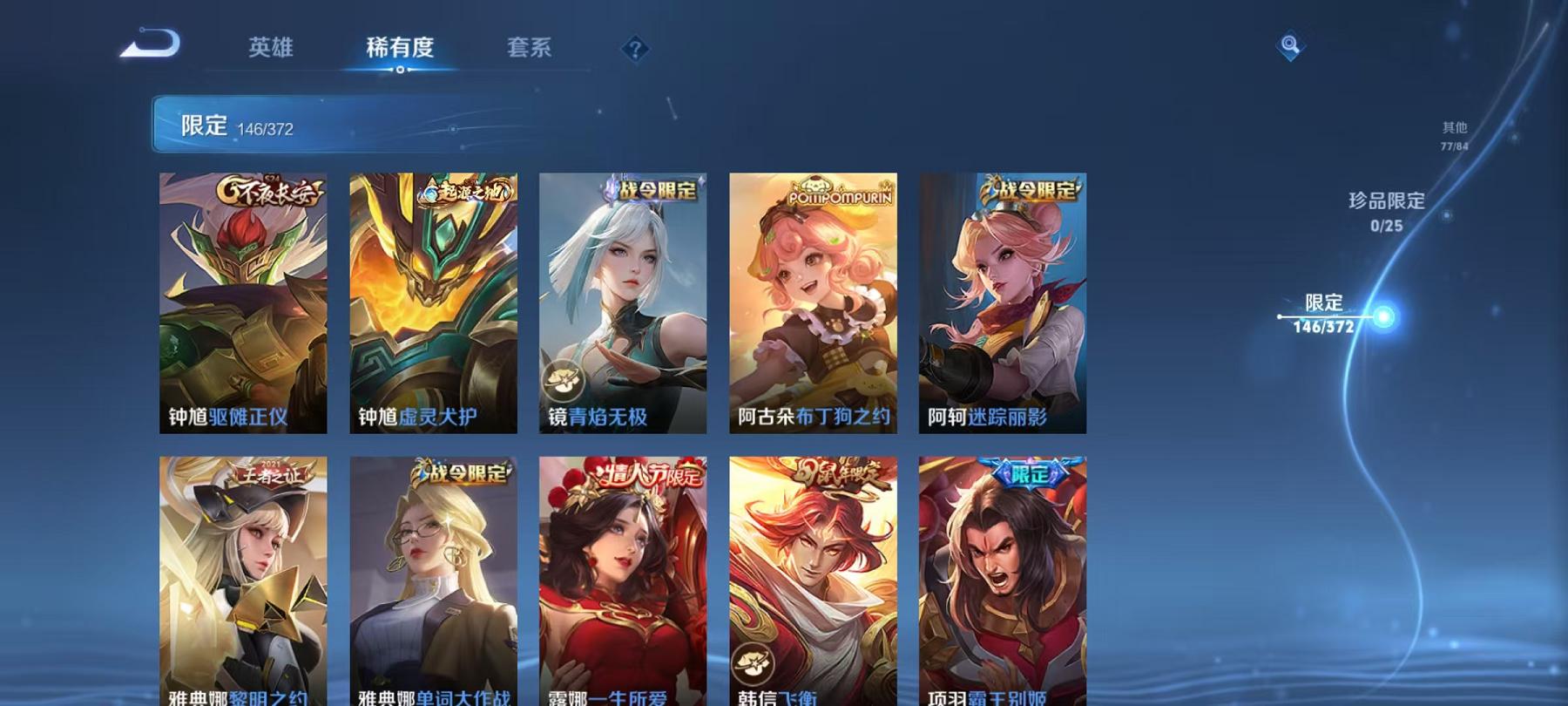The width and height of the screenshot is (1568, 706).
Task: Click the question mark help icon
Action: tap(634, 48)
